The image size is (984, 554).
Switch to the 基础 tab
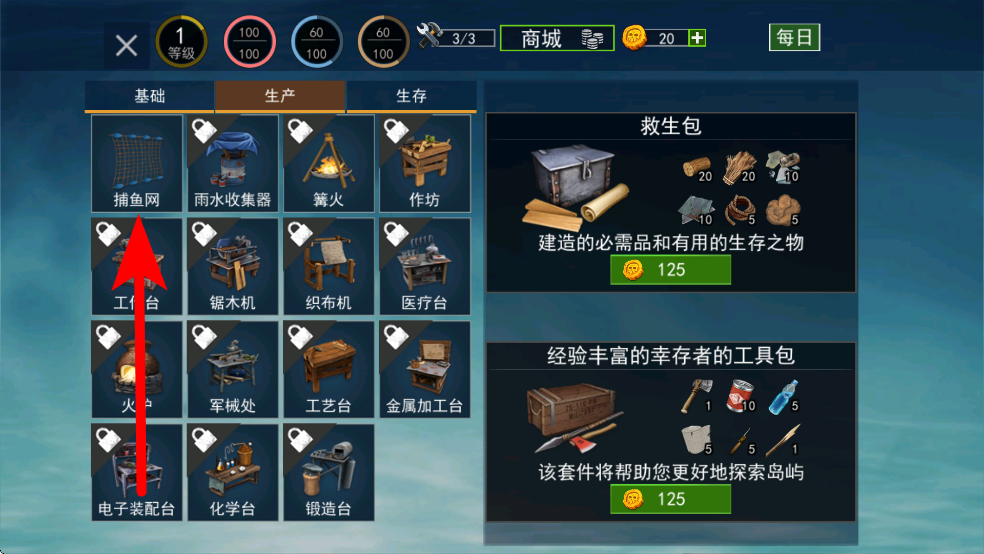point(150,97)
